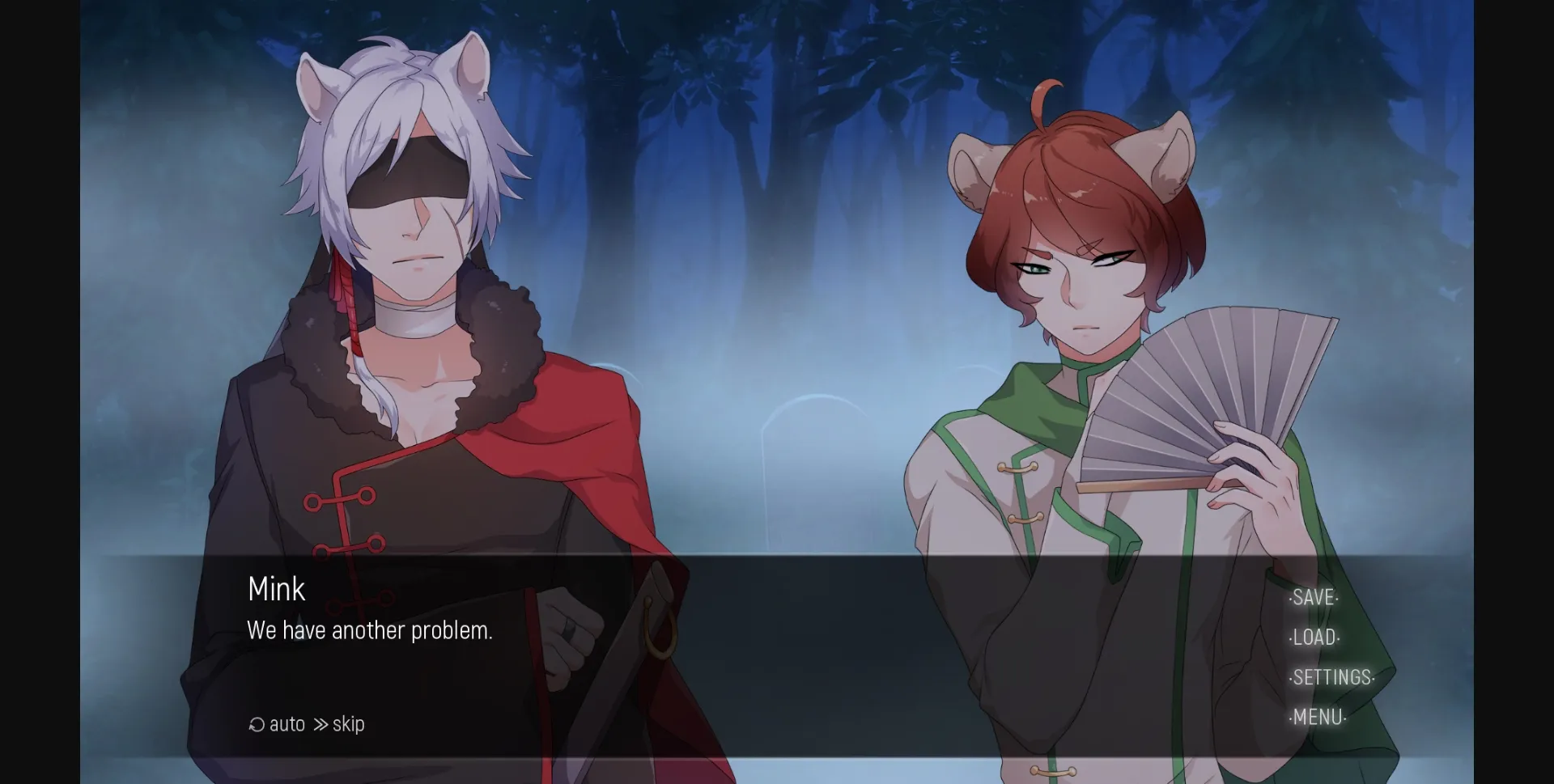Click LOAD to restore a saved game
The image size is (1554, 784).
[x=1313, y=638]
